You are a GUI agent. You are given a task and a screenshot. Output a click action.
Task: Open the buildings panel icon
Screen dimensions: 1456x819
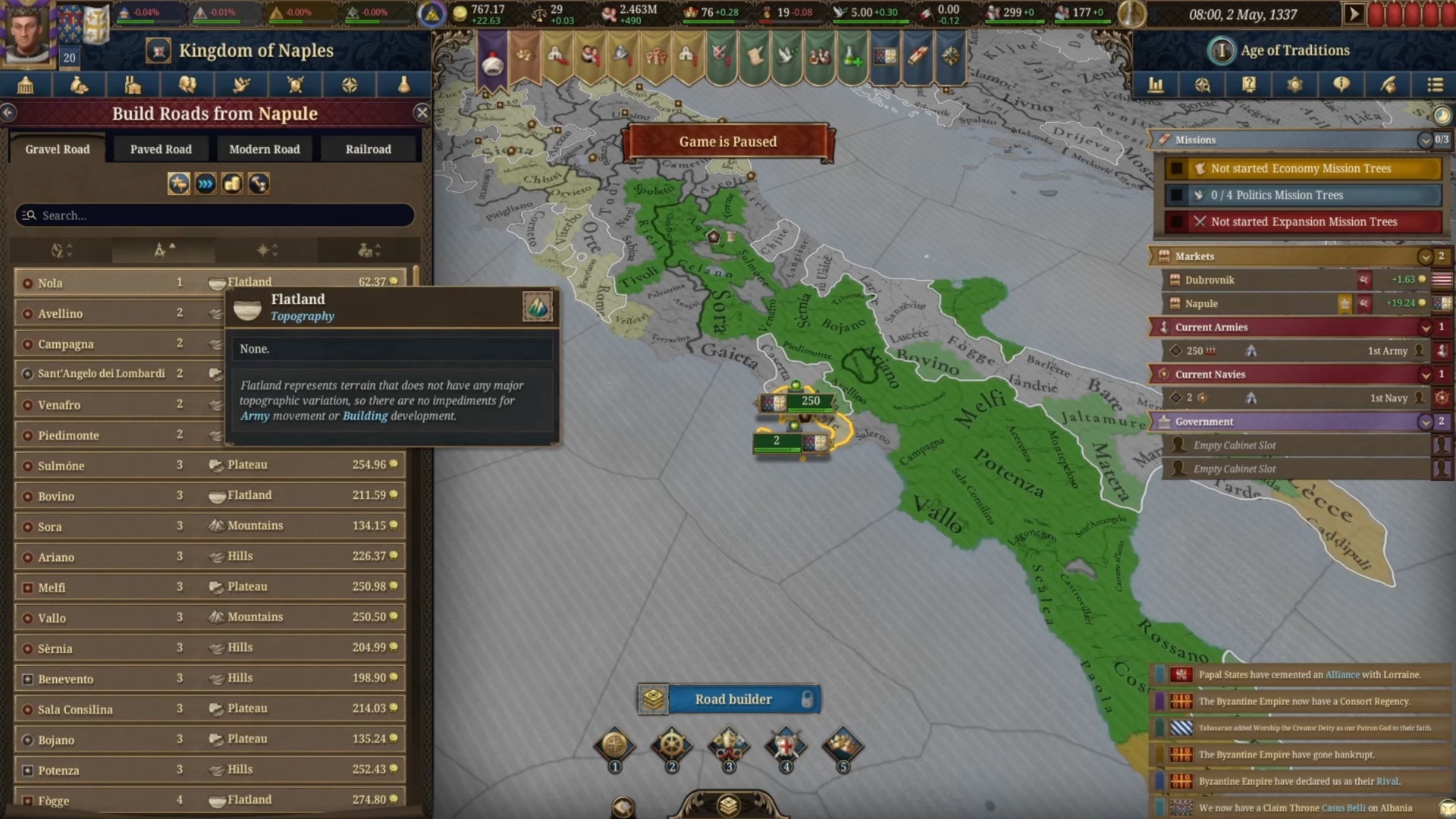point(133,85)
